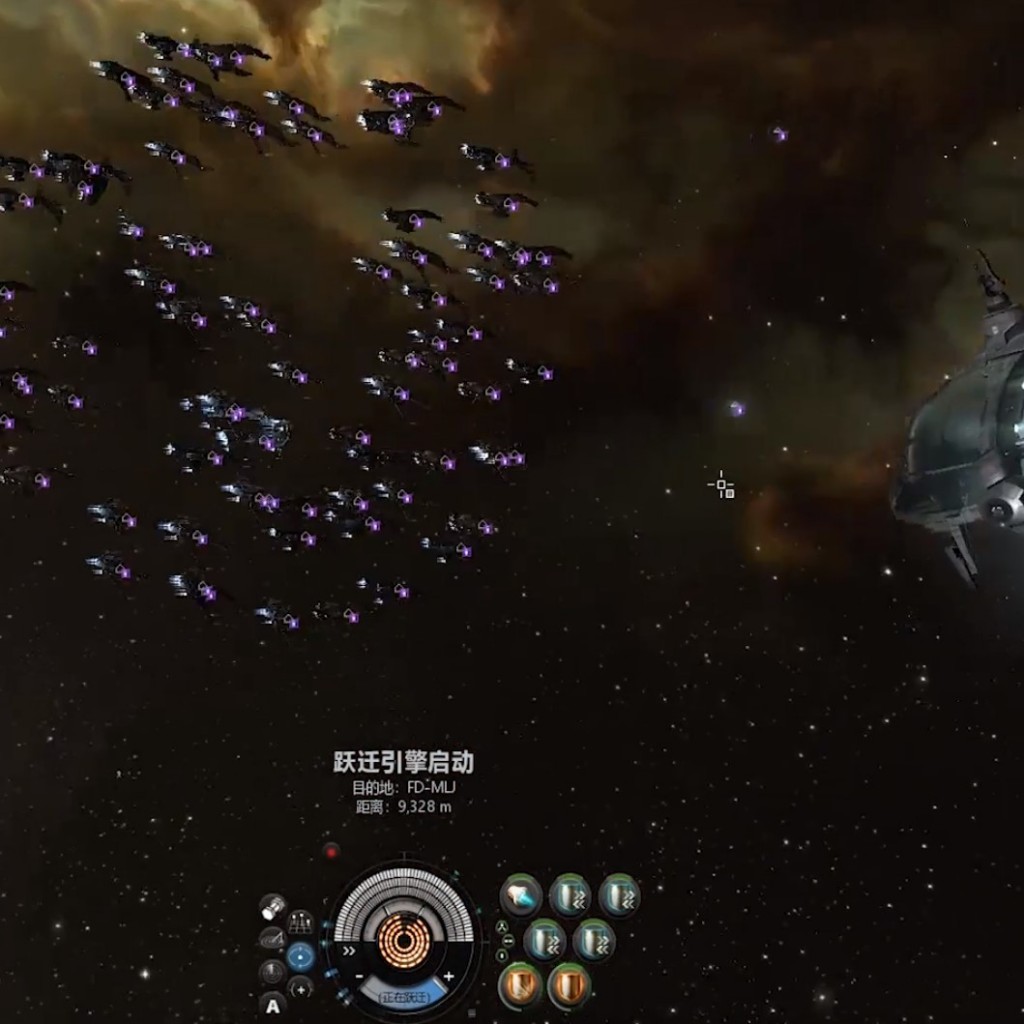Image resolution: width=1024 pixels, height=1024 pixels.
Task: Click the blue speed bar reading 正在跃迁
Action: coord(404,996)
